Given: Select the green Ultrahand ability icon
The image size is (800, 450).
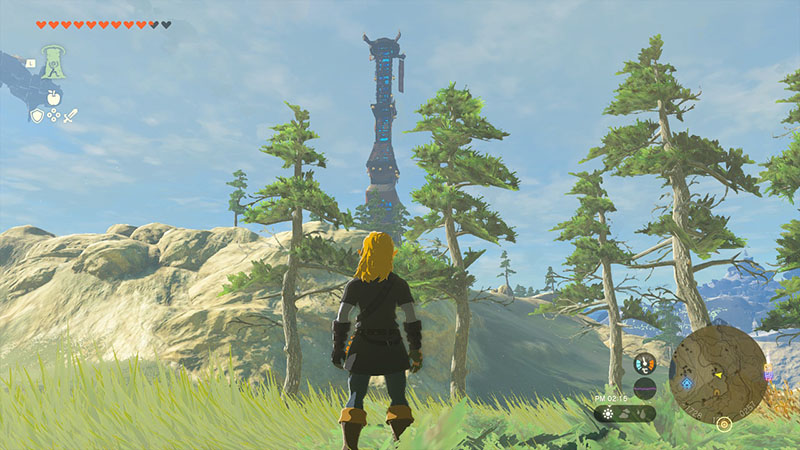Looking at the screenshot, I should 54,61.
